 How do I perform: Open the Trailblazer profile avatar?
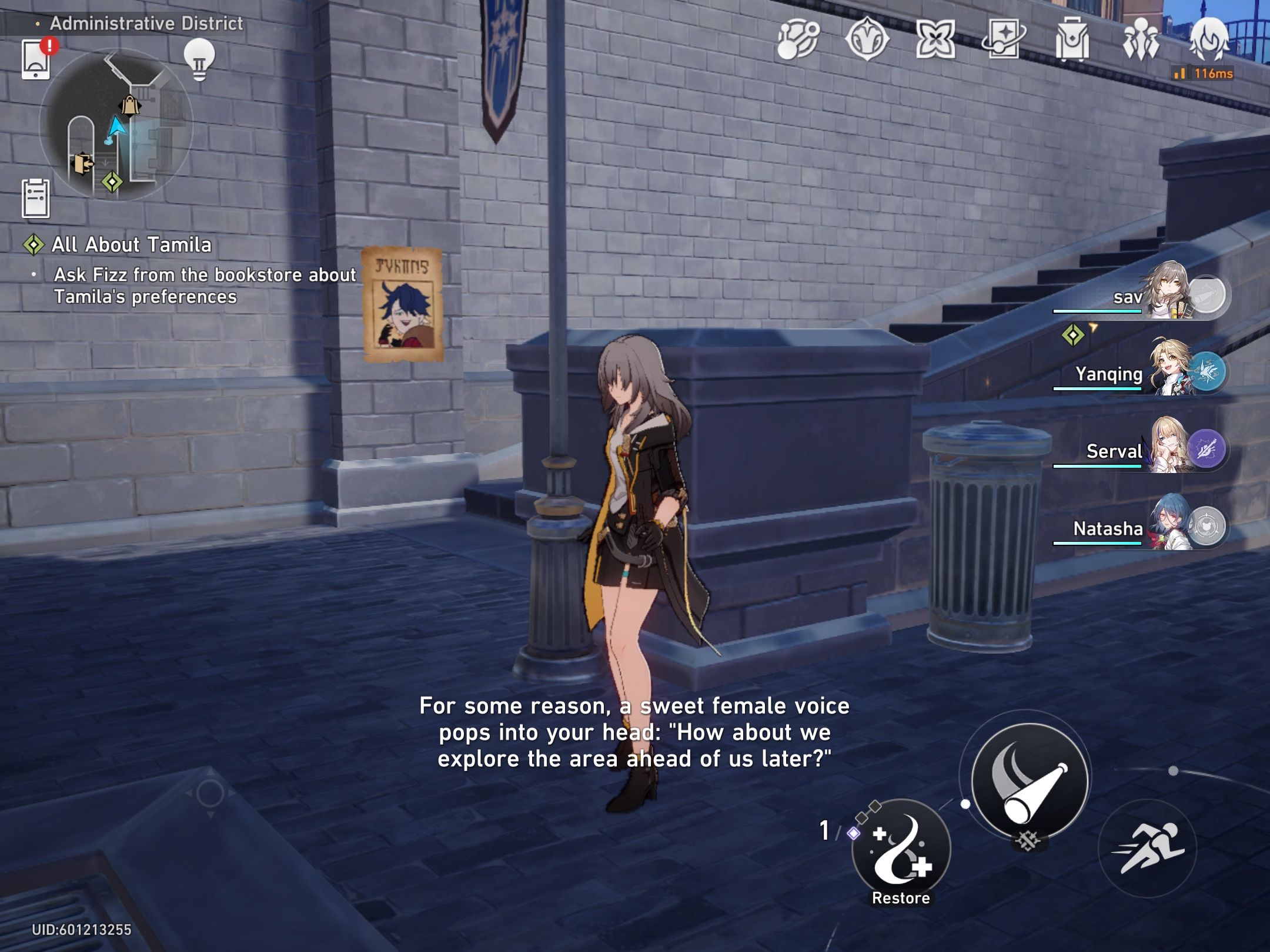click(x=1211, y=40)
